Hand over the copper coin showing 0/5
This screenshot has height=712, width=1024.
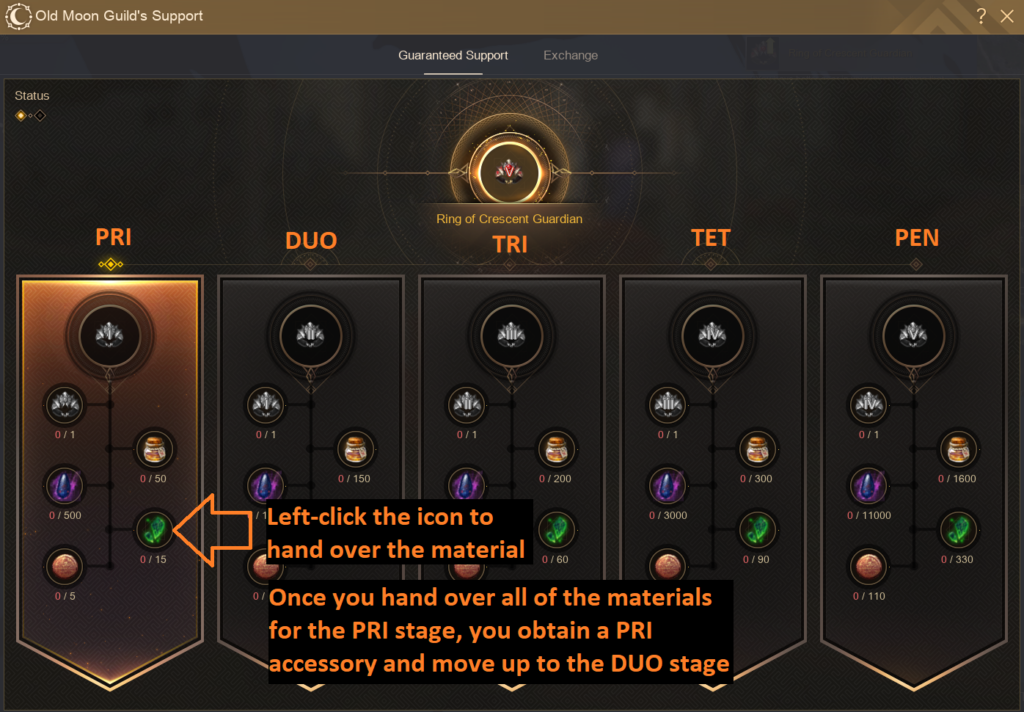[65, 566]
